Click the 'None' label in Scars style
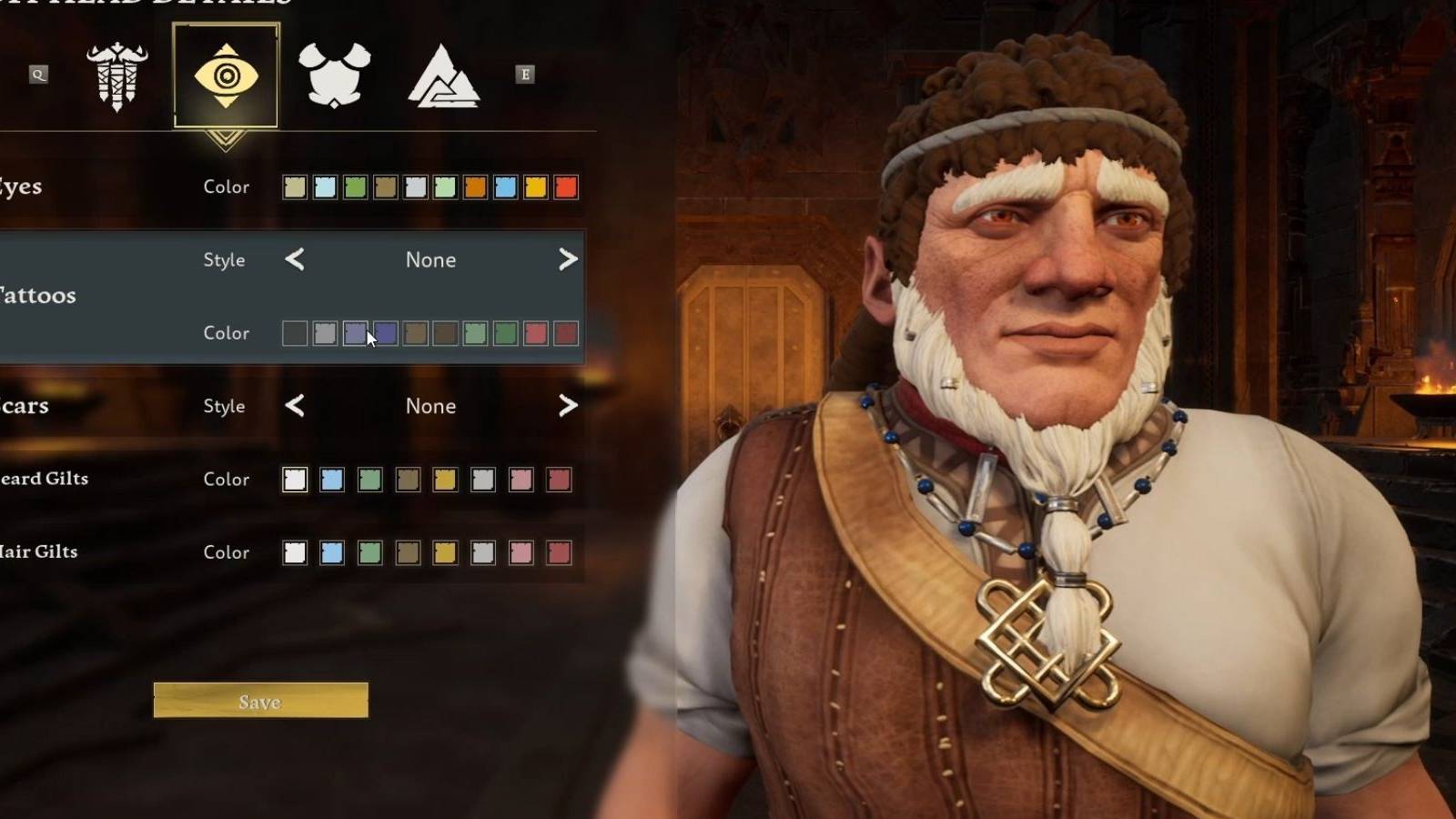 tap(430, 407)
